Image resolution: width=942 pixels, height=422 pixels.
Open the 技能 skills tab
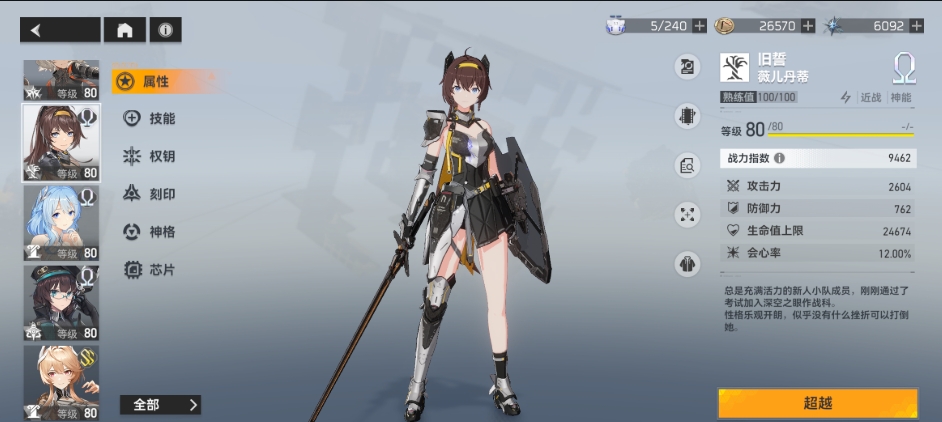pos(150,118)
